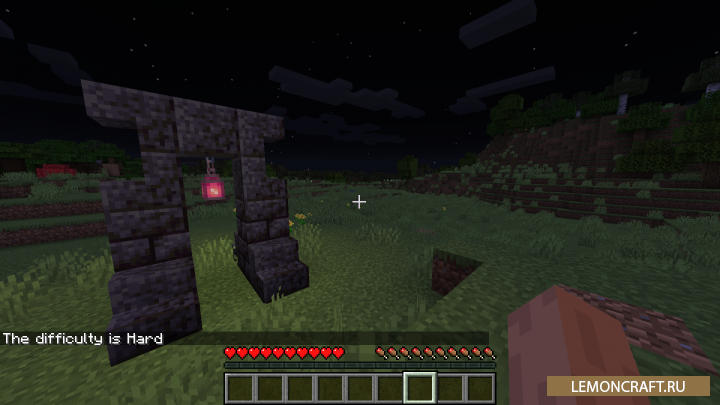Select the highlighted hotbar slot
This screenshot has width=720, height=405.
(x=420, y=387)
